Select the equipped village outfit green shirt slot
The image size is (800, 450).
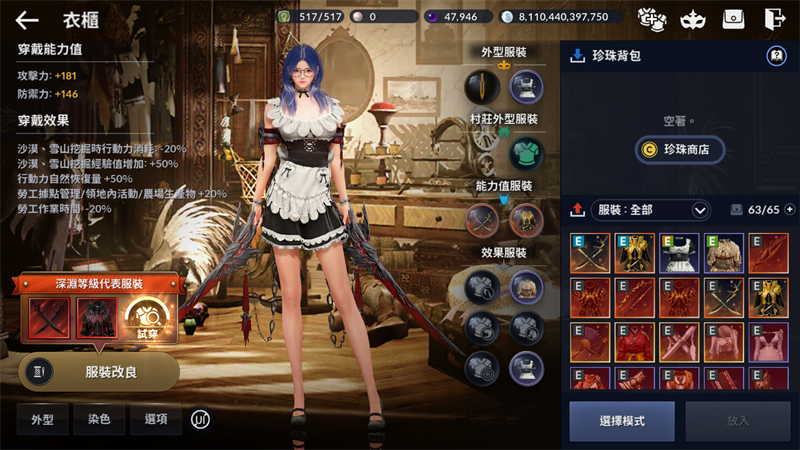pos(526,154)
